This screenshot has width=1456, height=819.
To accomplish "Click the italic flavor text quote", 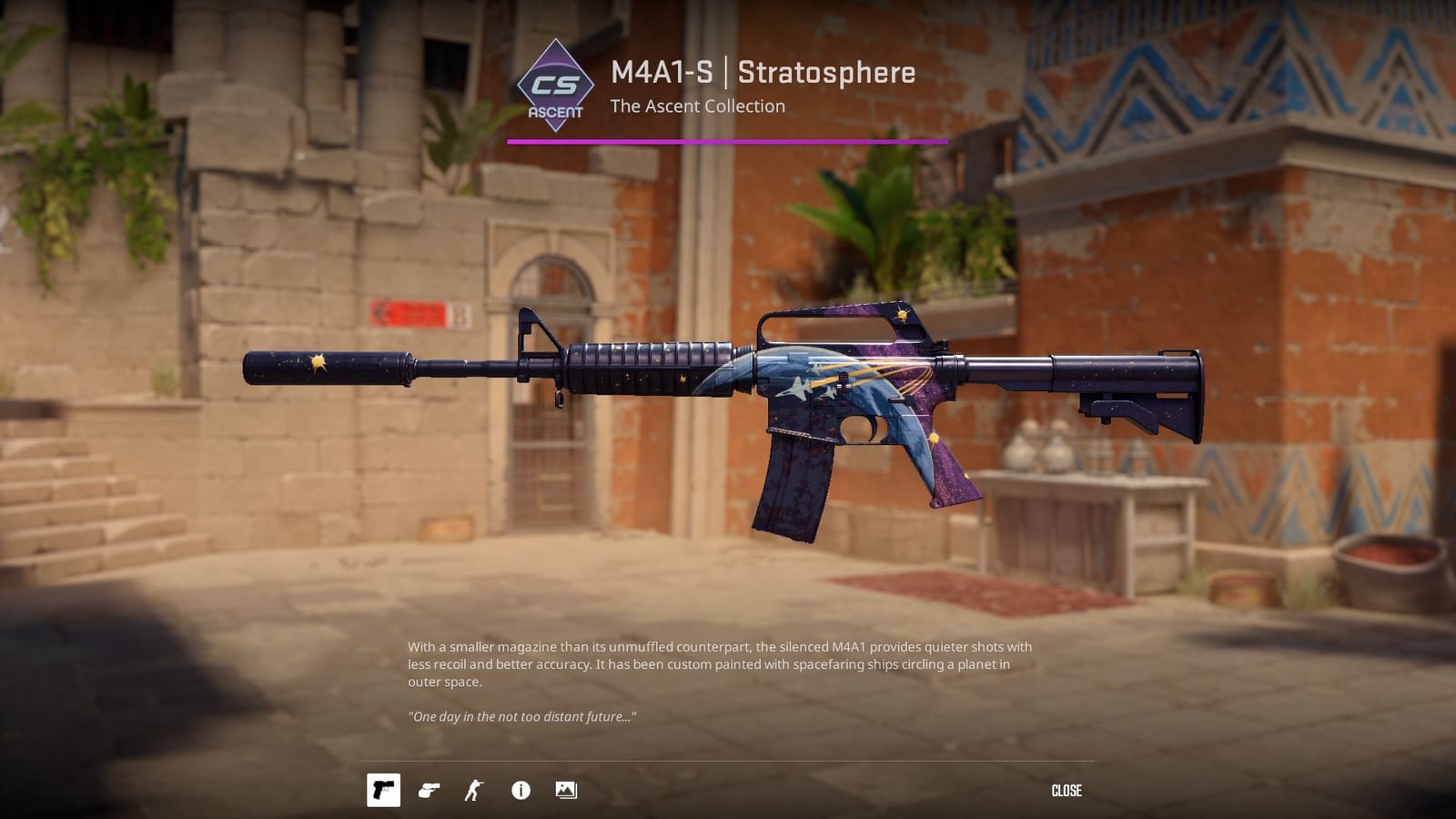I will [523, 716].
